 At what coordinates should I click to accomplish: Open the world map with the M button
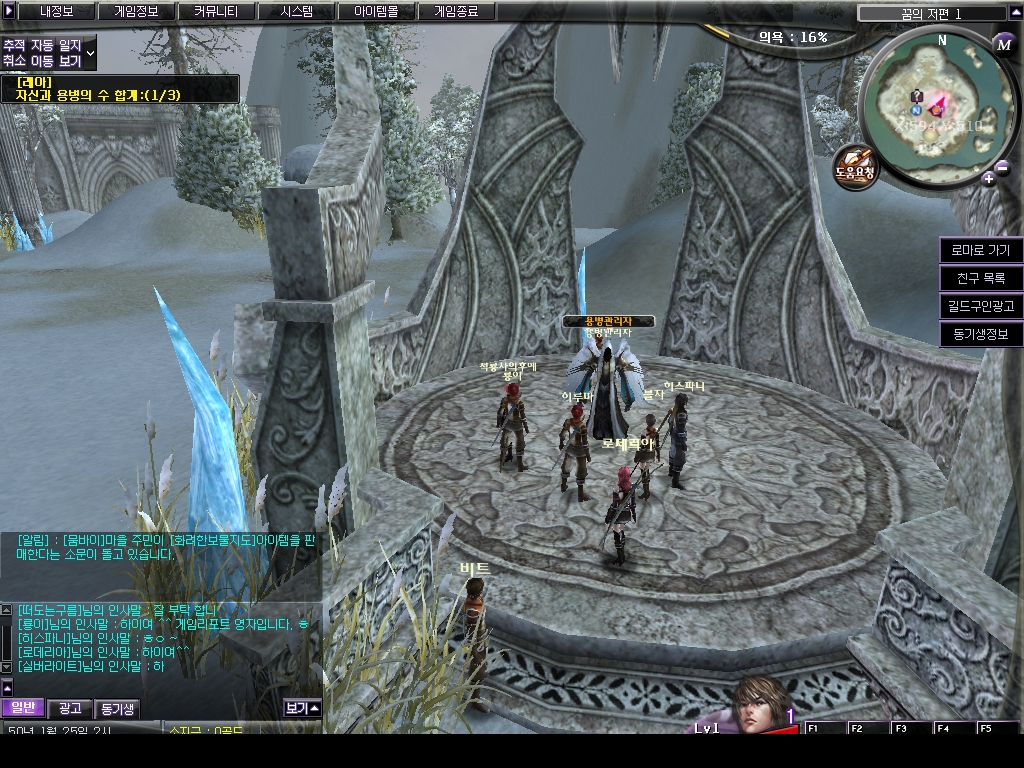[x=1004, y=43]
